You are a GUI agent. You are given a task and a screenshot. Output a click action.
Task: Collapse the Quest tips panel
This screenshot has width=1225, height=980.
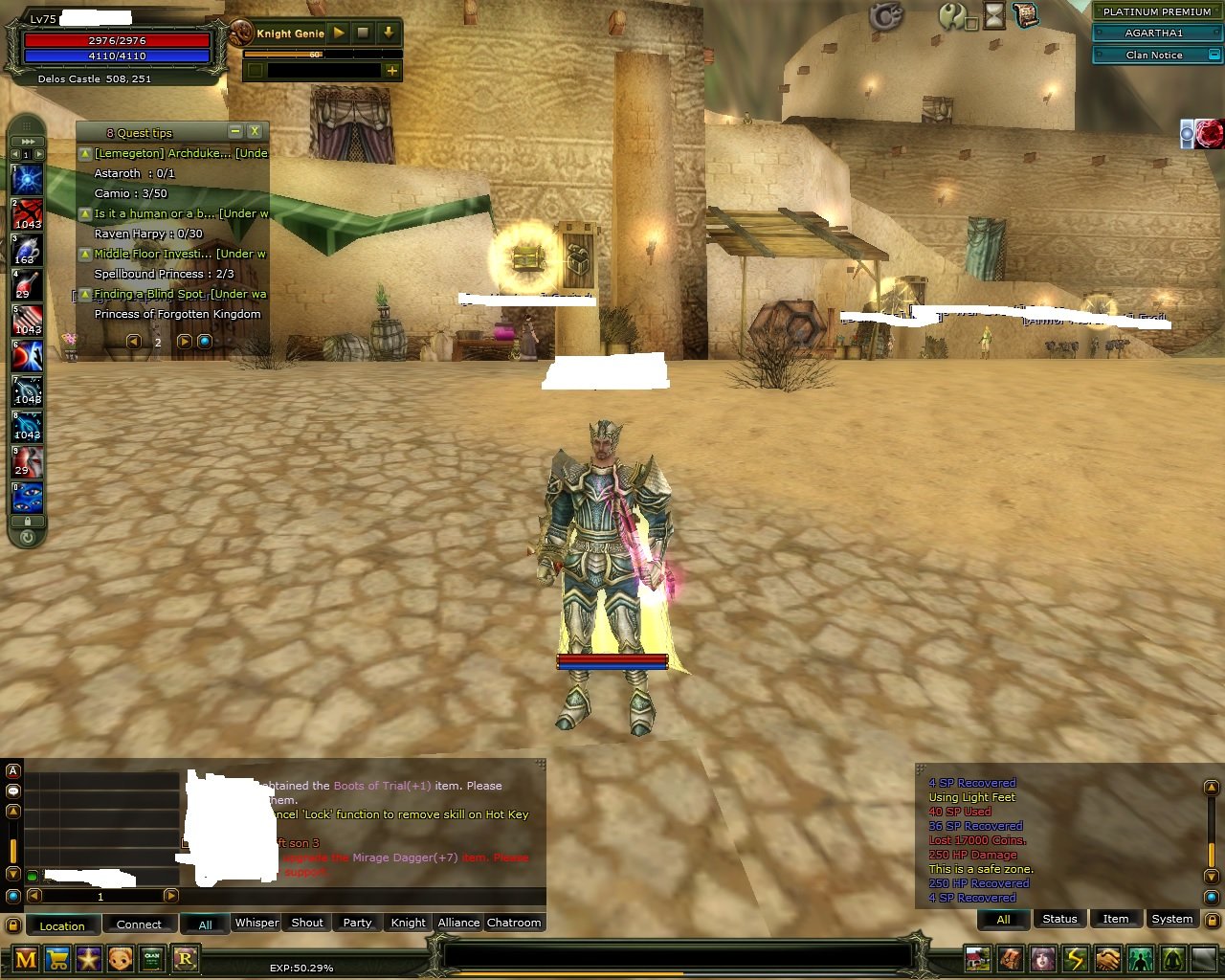[234, 131]
